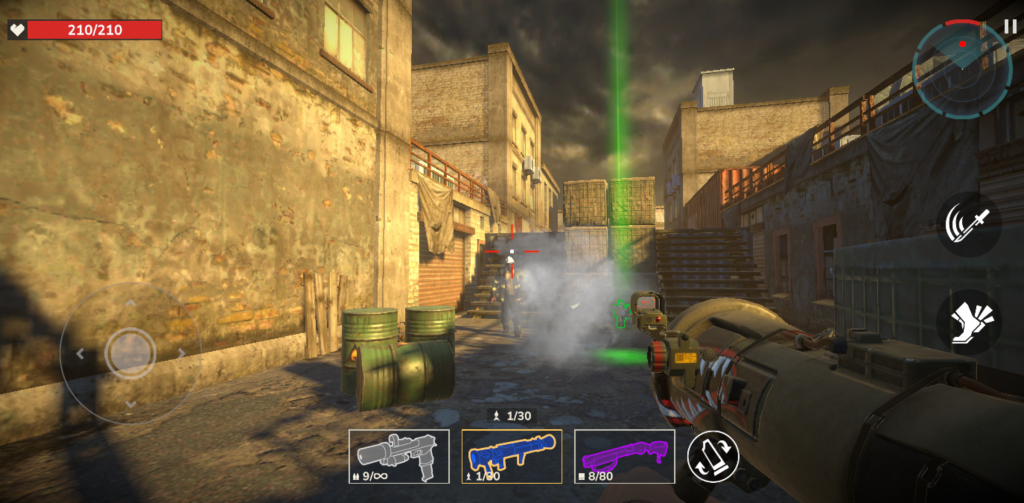This screenshot has height=503, width=1024.
Task: Pause the game
Action: point(1010,26)
